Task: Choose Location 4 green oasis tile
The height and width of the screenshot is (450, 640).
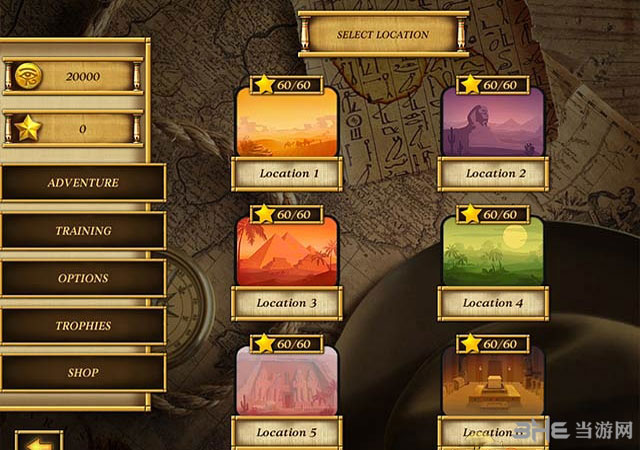Action: (x=494, y=254)
